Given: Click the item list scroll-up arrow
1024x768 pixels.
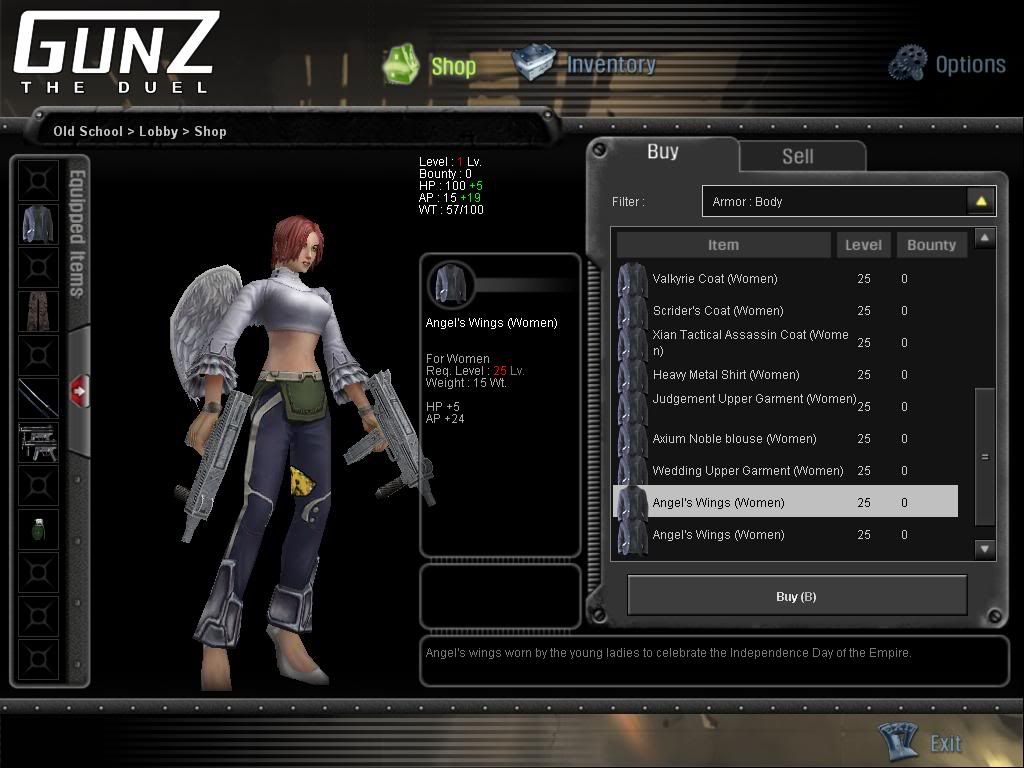Looking at the screenshot, I should 984,238.
